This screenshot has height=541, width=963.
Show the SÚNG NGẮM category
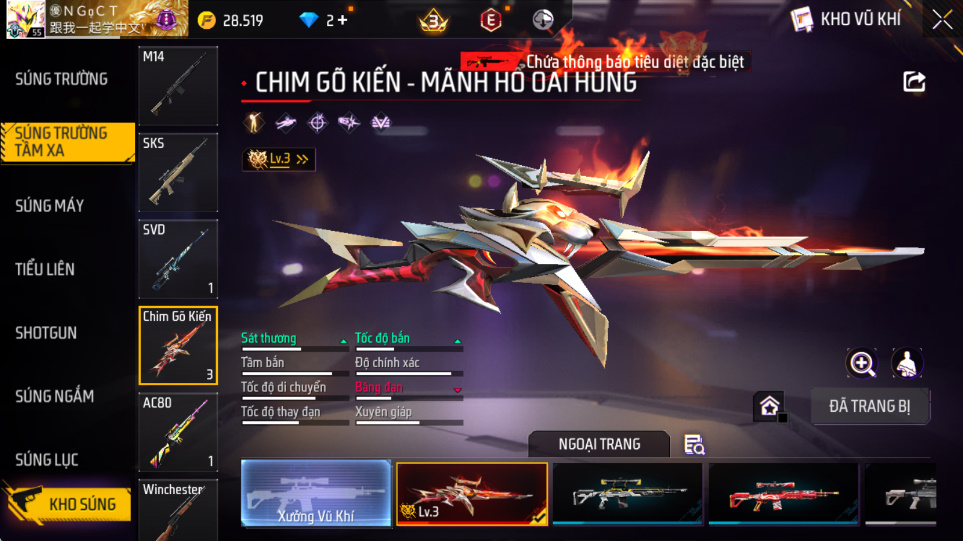tap(54, 396)
